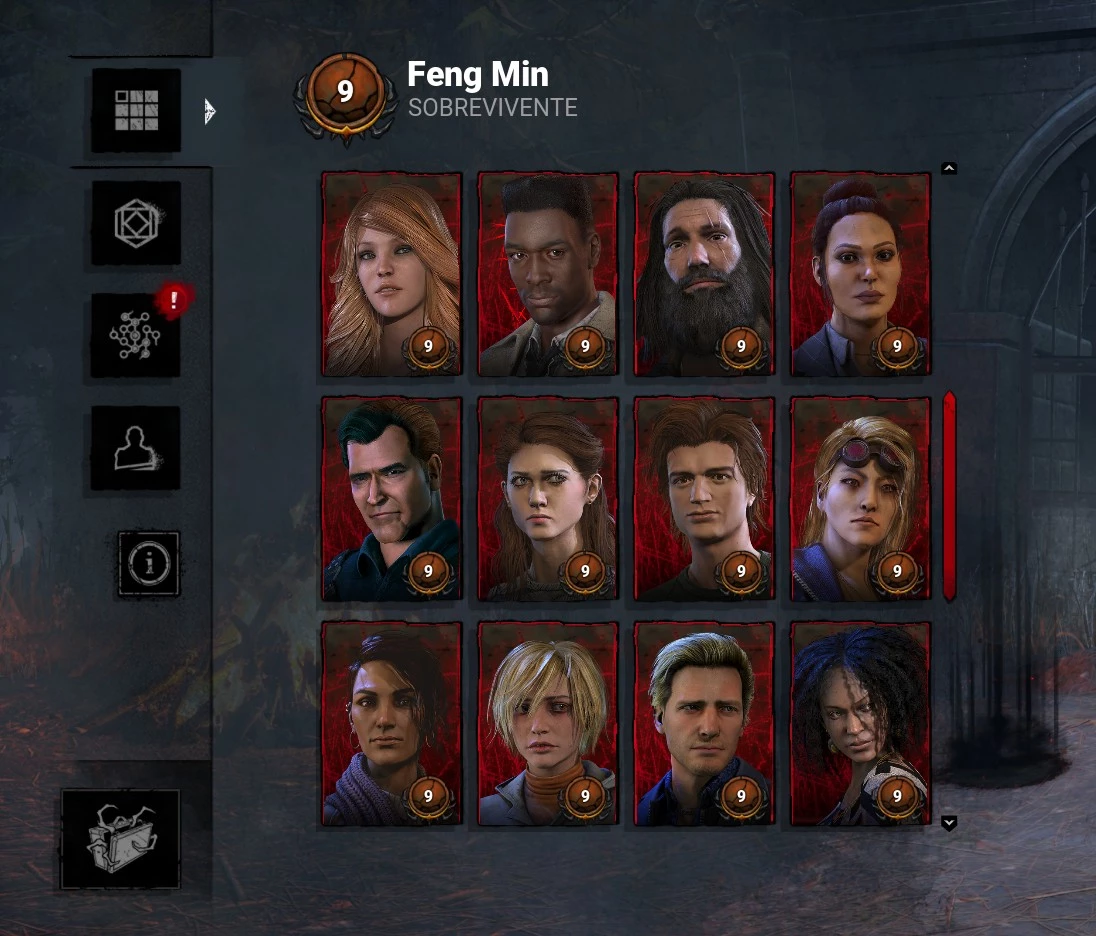Pick the survivor wearing goggles on her head
Viewport: 1096px width, 936px height.
860,498
